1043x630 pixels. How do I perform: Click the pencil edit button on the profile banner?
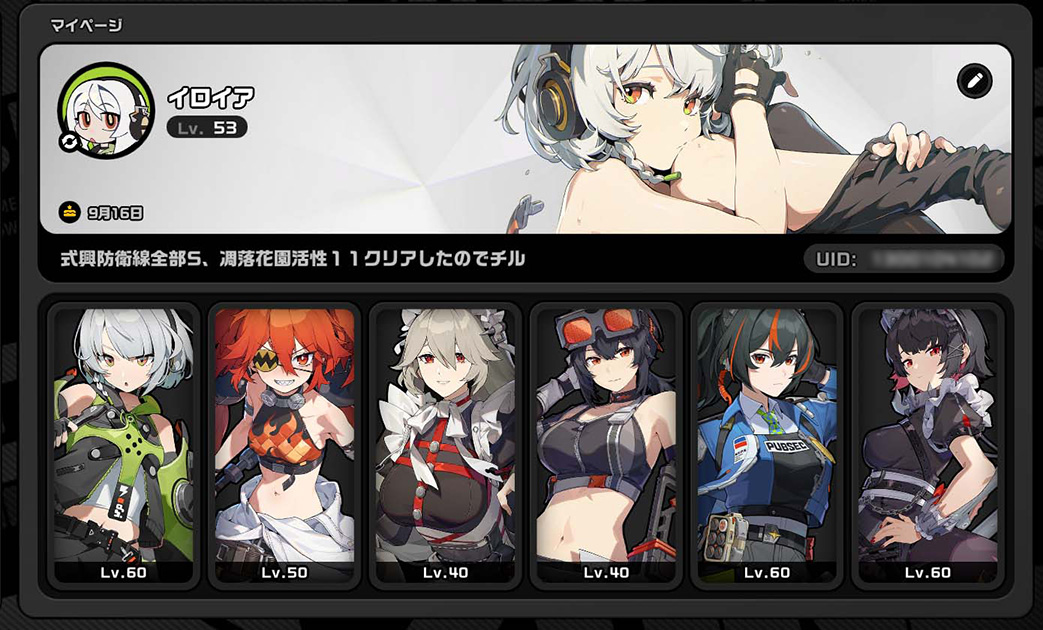(974, 81)
